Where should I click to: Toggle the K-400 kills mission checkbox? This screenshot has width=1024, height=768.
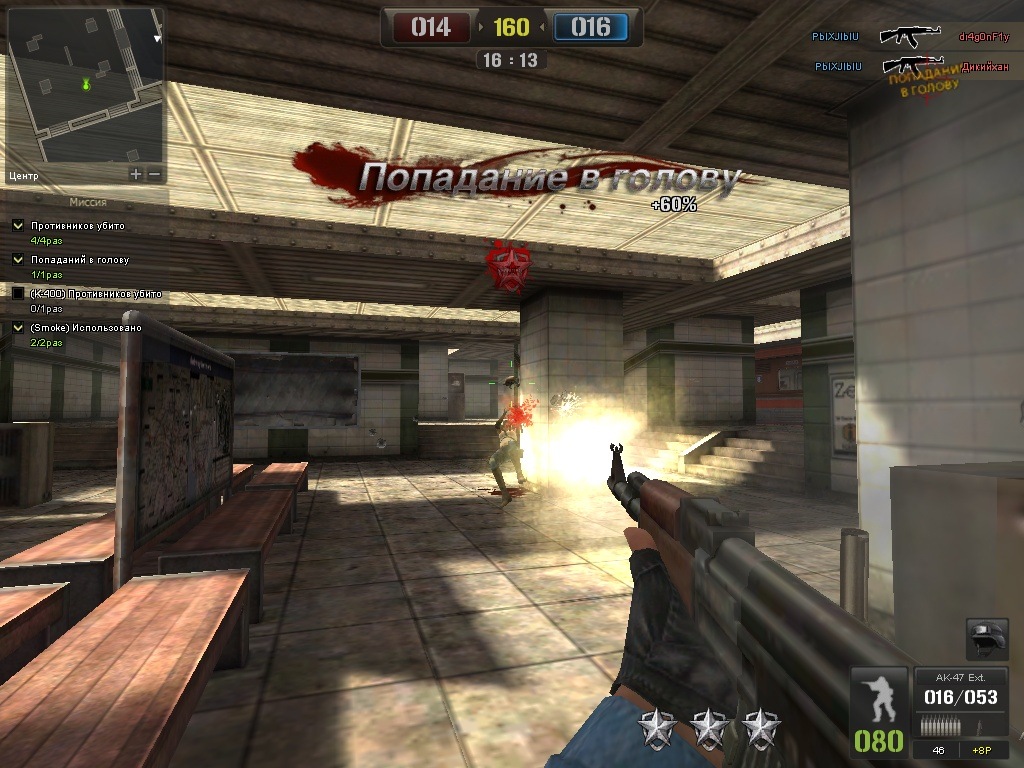(x=18, y=294)
